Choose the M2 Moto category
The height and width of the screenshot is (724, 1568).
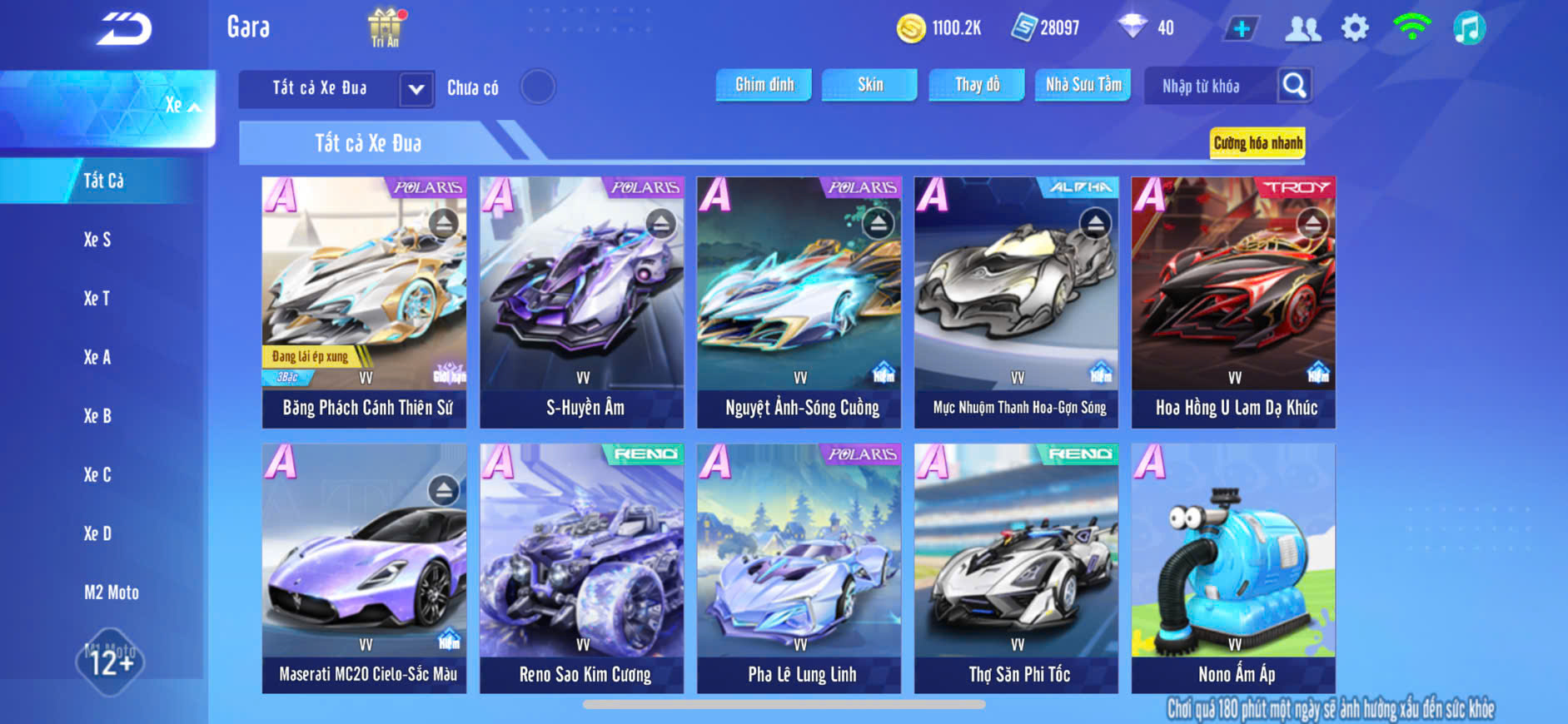[111, 593]
